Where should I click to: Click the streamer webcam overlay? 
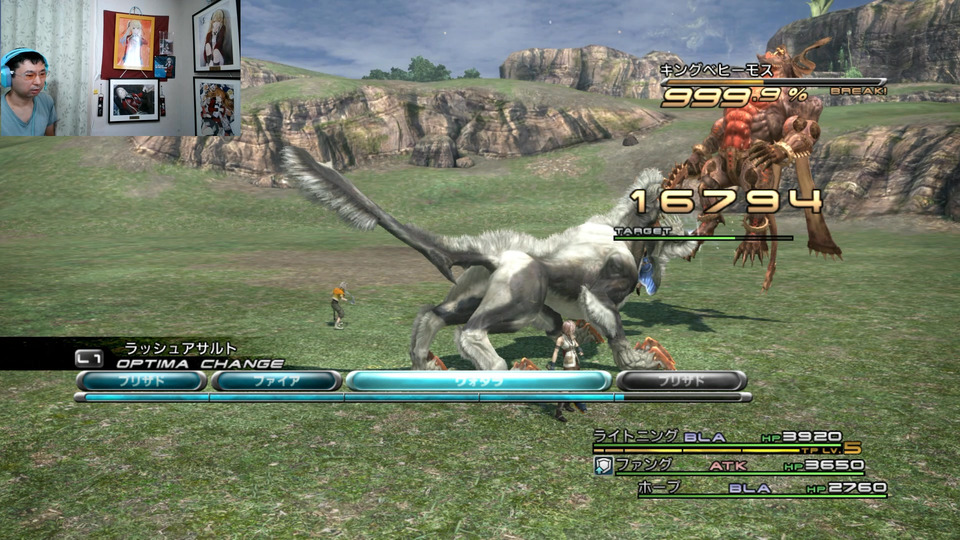pyautogui.click(x=120, y=68)
